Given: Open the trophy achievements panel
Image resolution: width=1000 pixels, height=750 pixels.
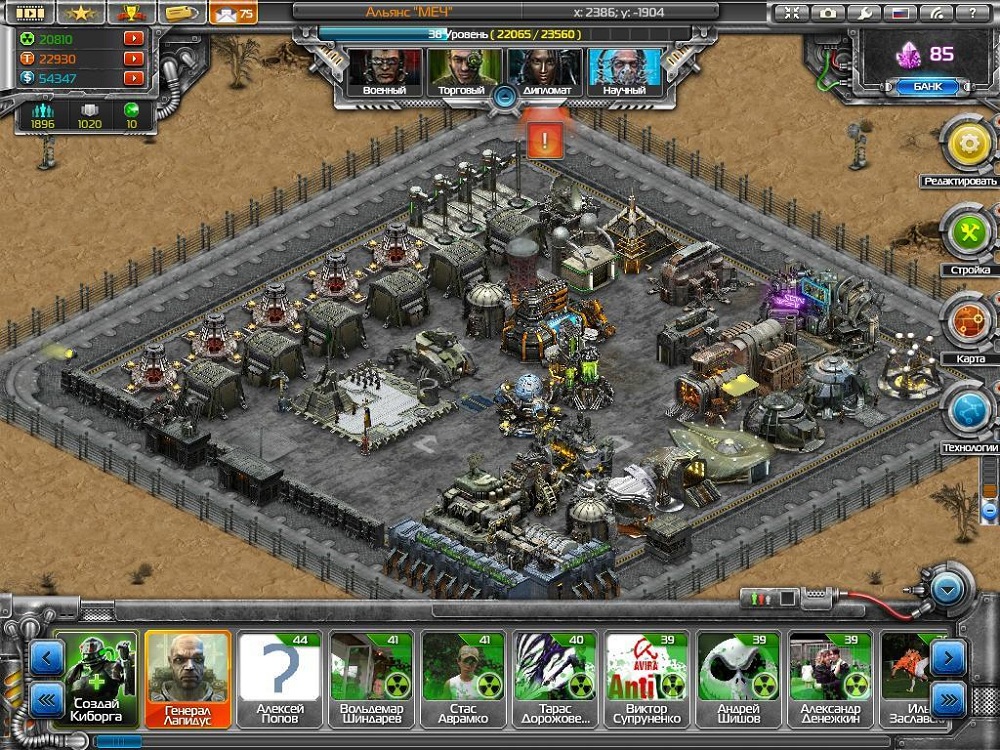Looking at the screenshot, I should point(129,13).
